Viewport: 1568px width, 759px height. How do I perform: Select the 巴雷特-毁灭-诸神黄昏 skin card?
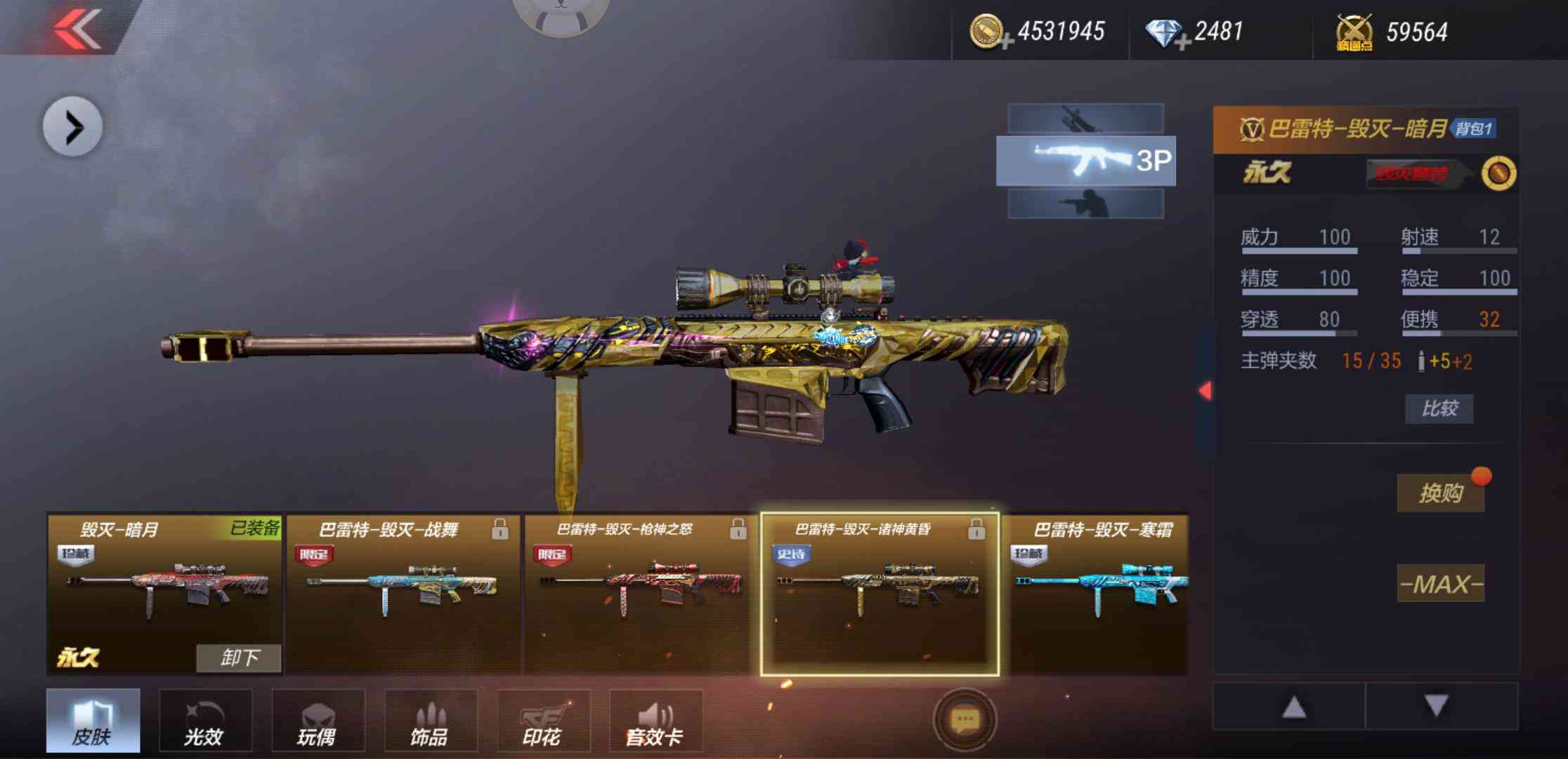880,594
